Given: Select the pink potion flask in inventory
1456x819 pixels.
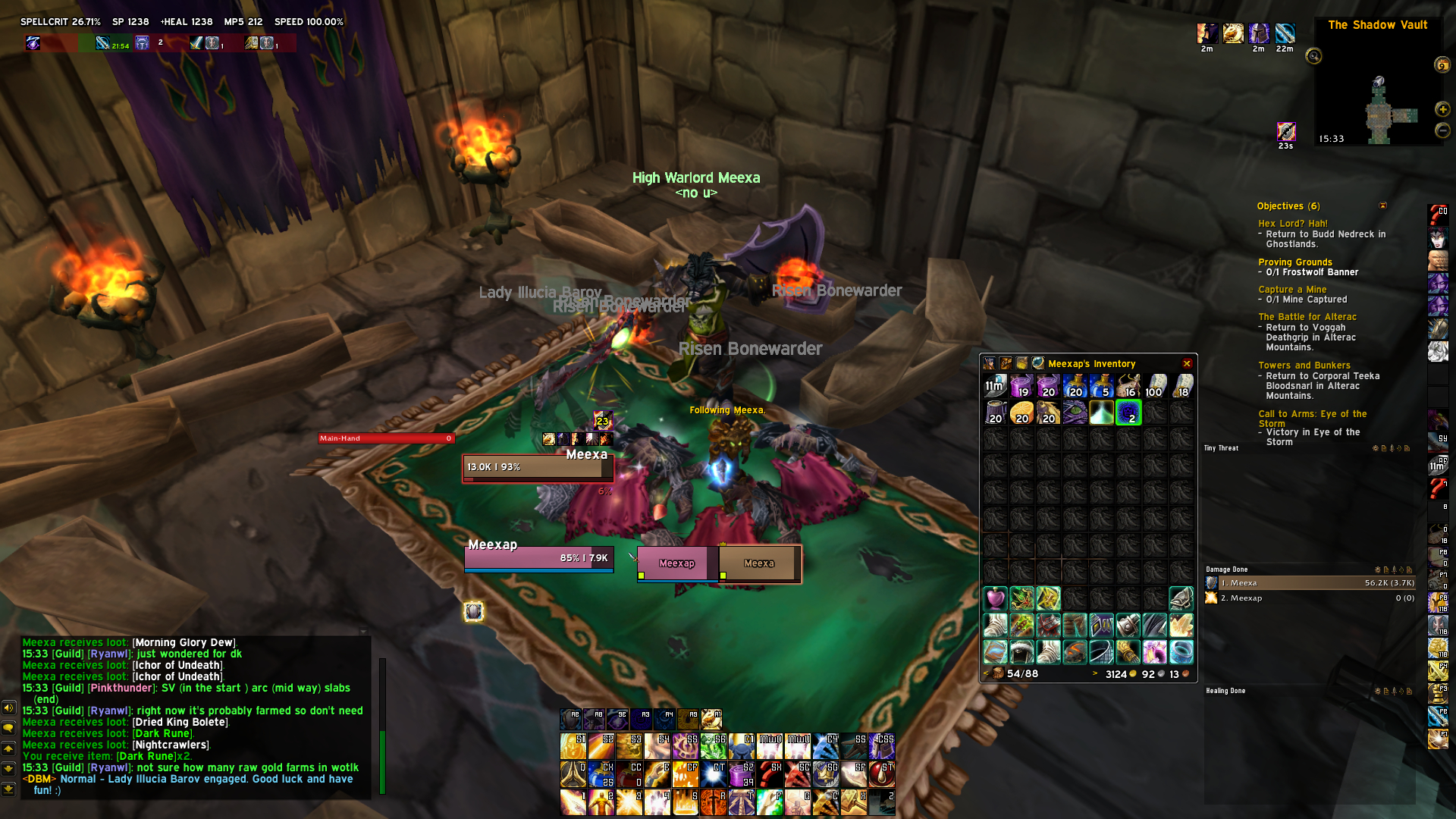Looking at the screenshot, I should click(x=995, y=598).
